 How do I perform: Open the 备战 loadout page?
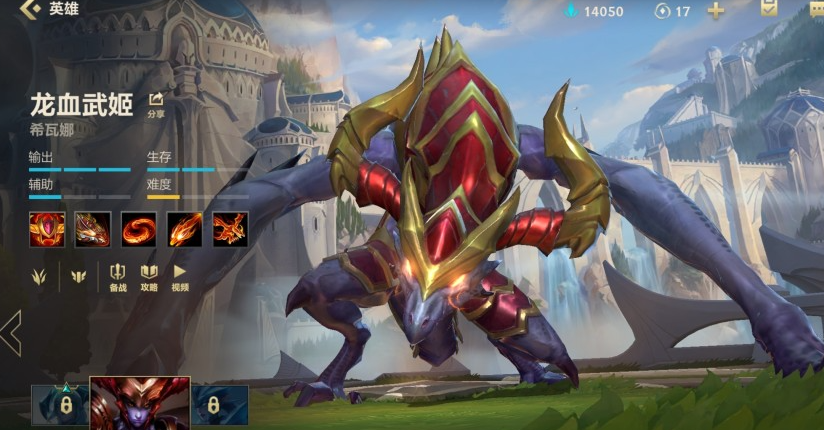(118, 277)
